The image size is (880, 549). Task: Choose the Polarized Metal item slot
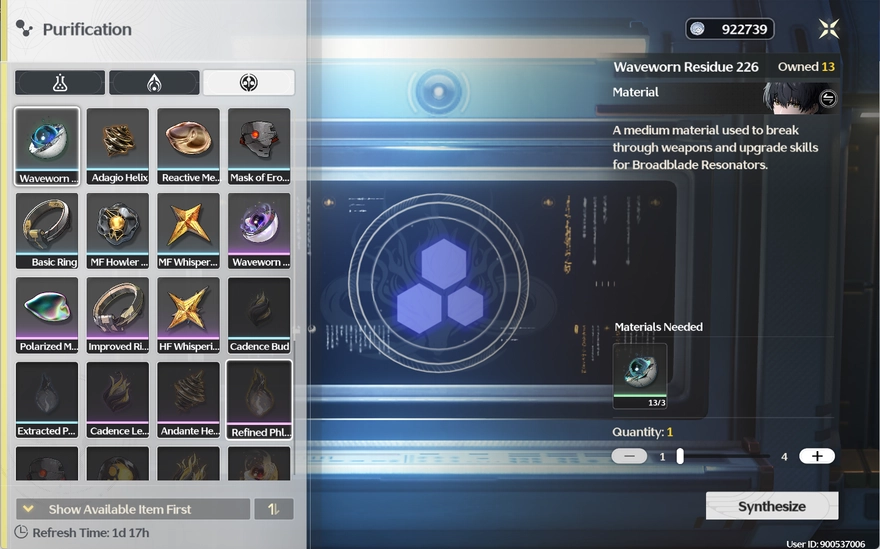click(x=47, y=315)
